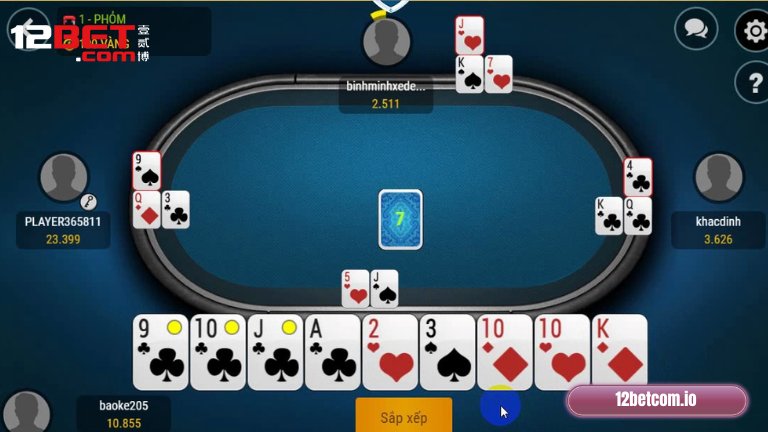
Task: Open the gear settings menu
Action: click(x=753, y=30)
